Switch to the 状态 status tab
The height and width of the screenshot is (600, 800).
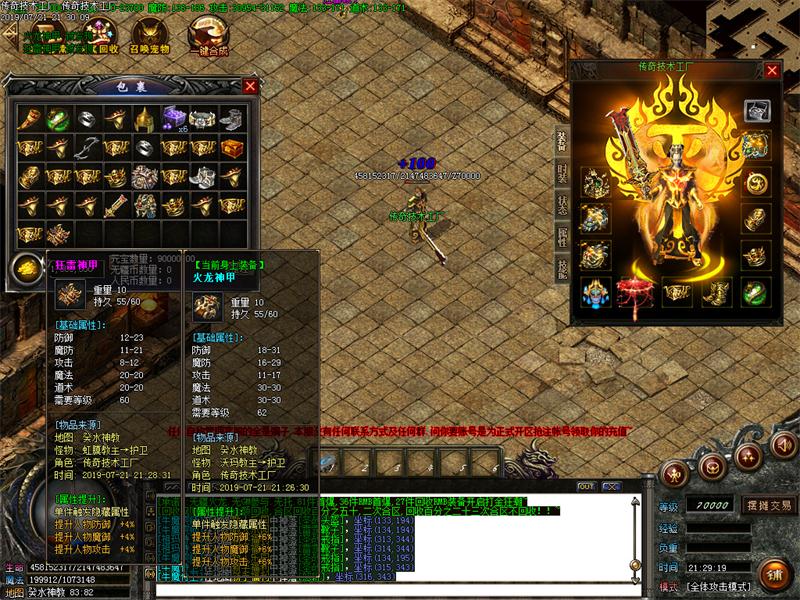(562, 203)
